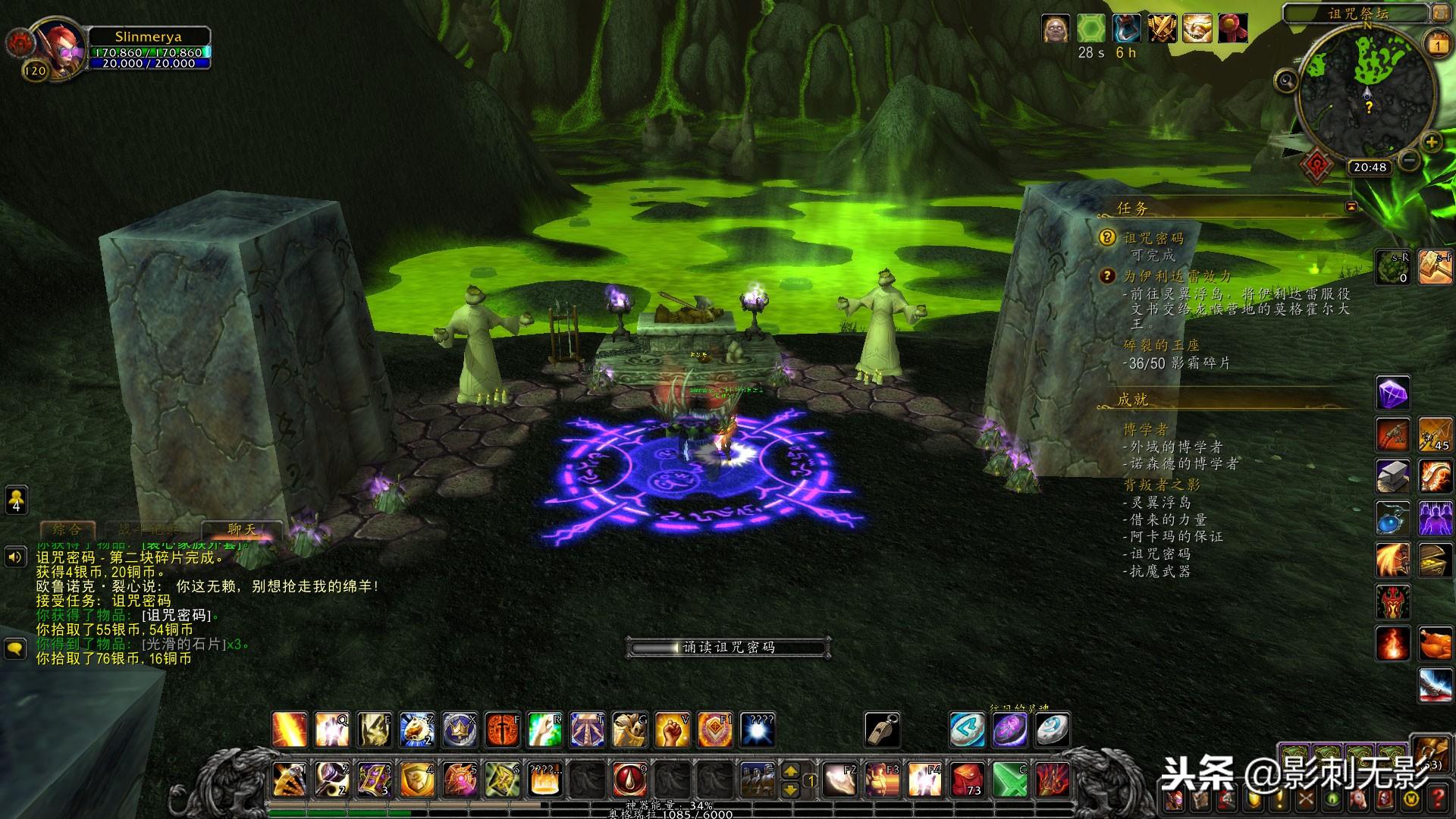Open the minimap tracking magnifier button
Image resolution: width=1456 pixels, height=819 pixels.
[x=1286, y=80]
